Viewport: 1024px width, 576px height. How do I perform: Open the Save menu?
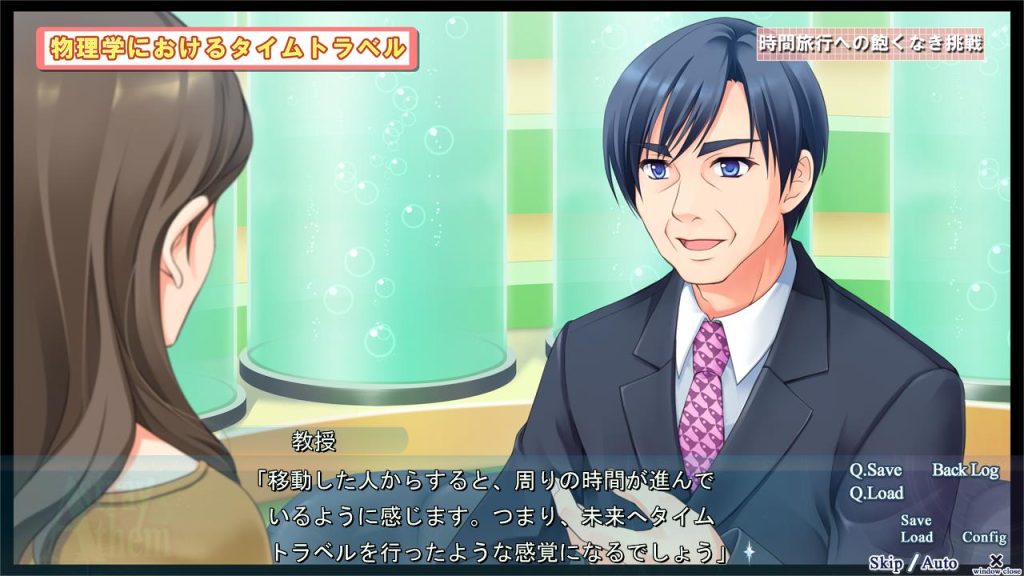(x=915, y=521)
